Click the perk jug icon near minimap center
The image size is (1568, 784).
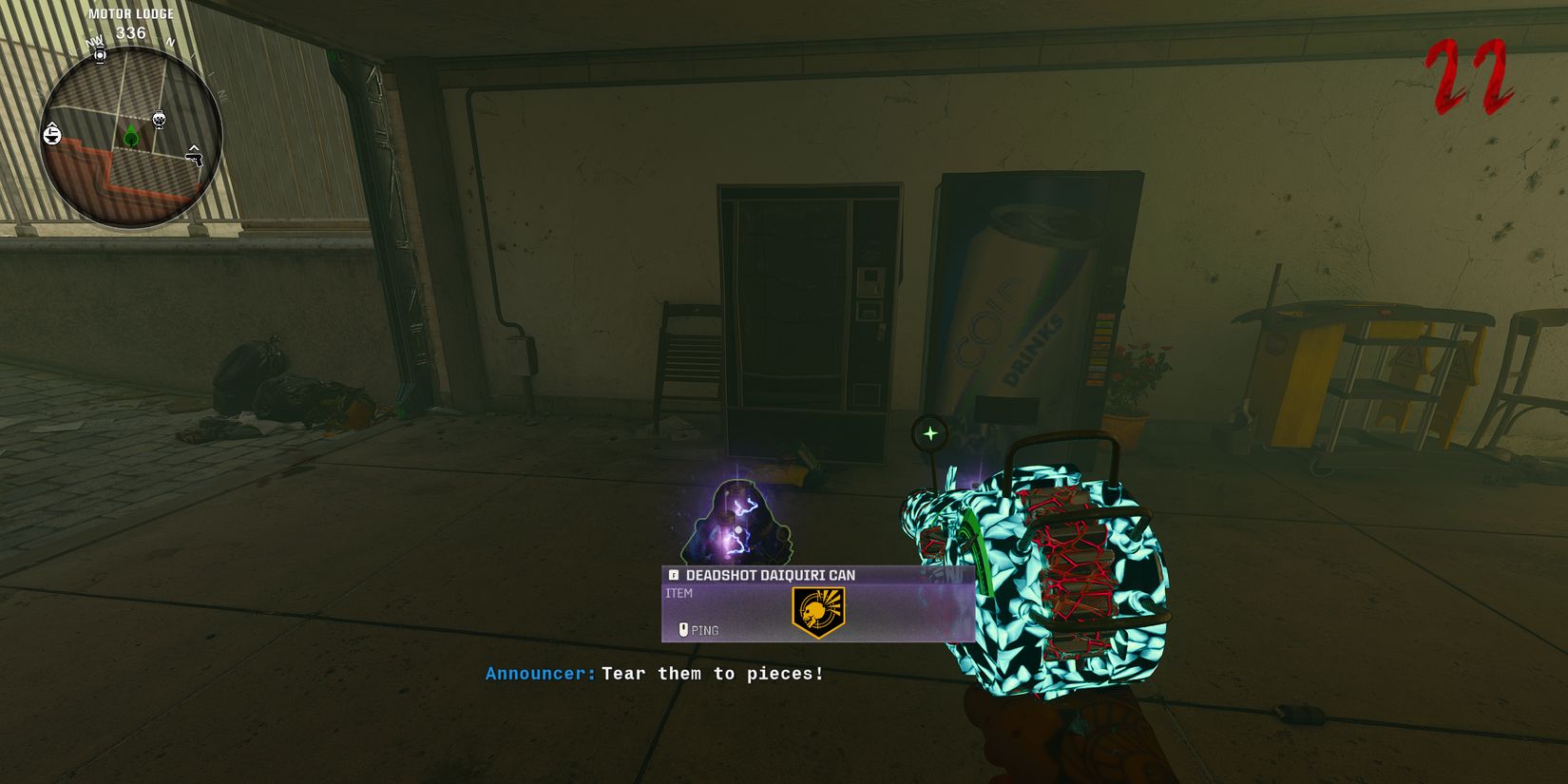pyautogui.click(x=159, y=118)
